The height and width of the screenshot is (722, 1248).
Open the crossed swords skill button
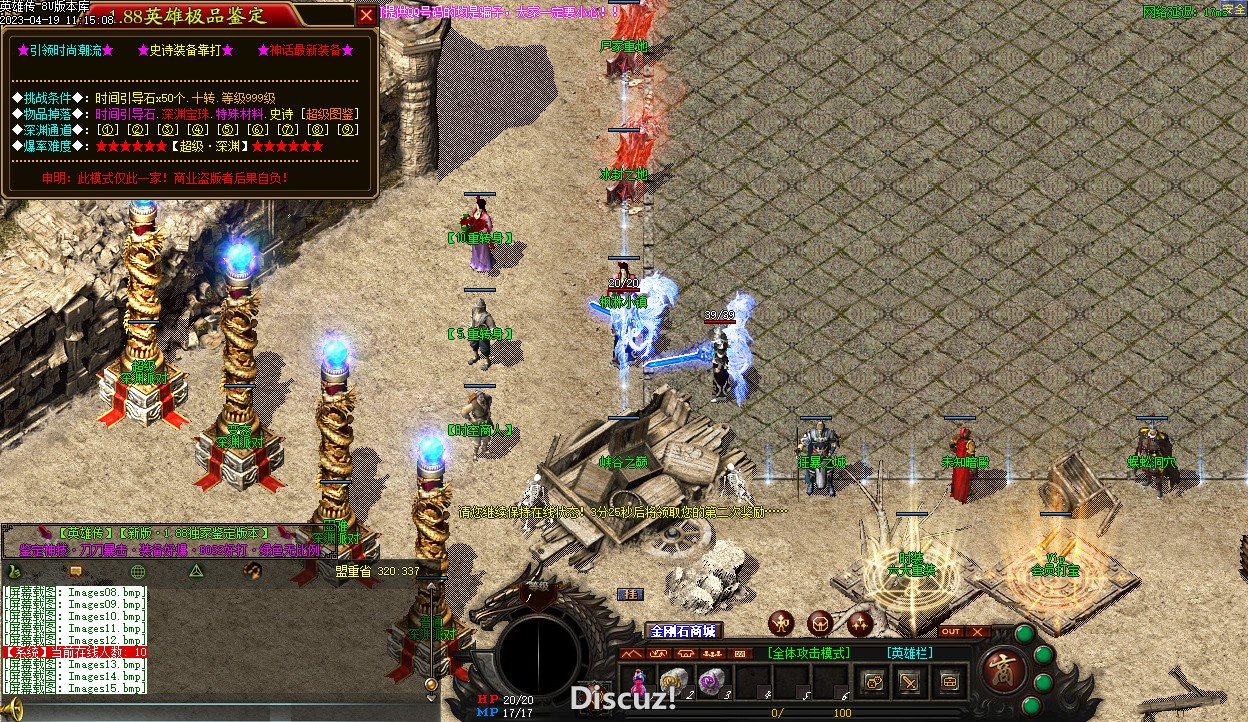[909, 683]
